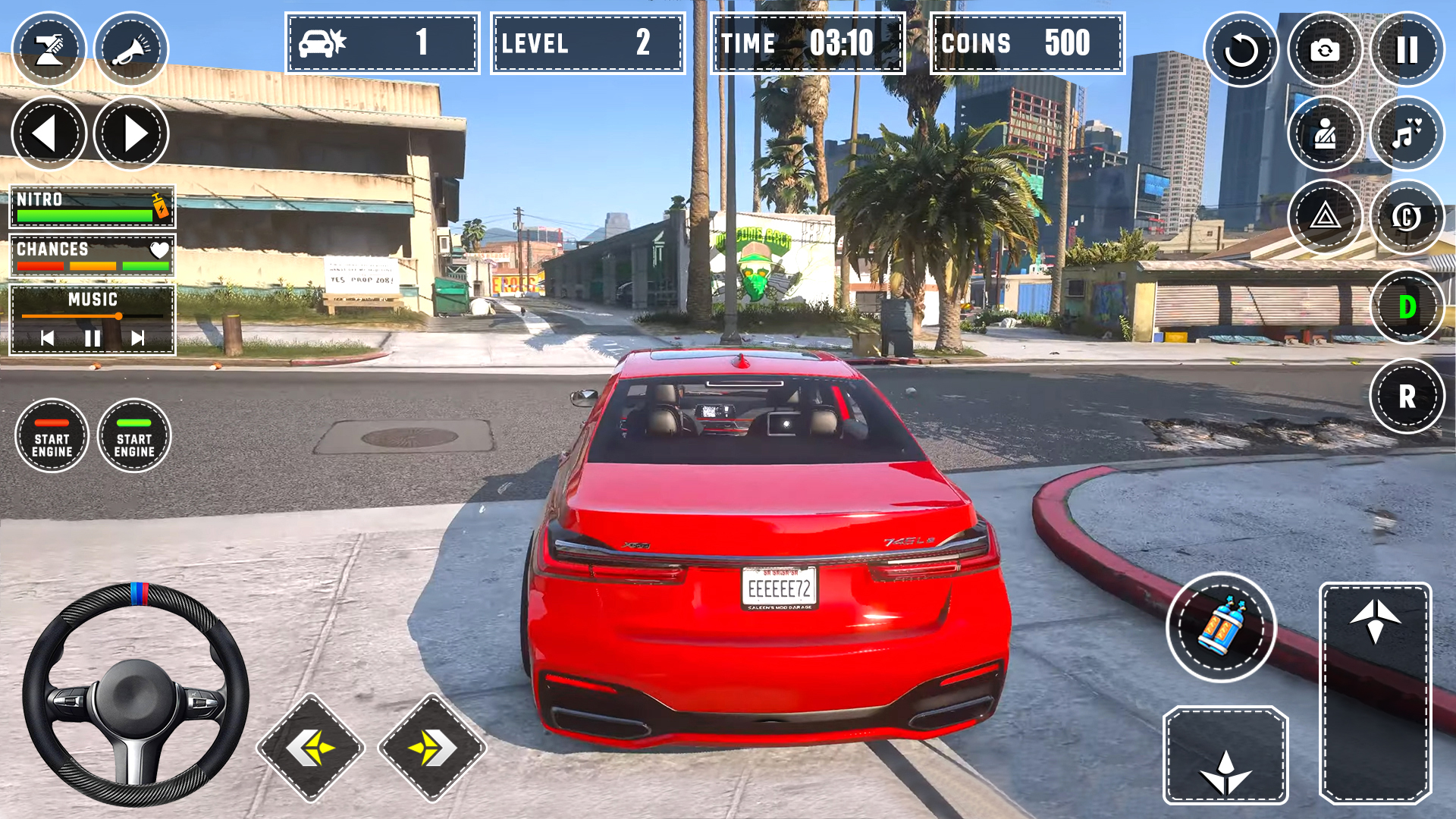Select the car wash tool
Viewport: 1456px width, 819px height.
coord(49,49)
